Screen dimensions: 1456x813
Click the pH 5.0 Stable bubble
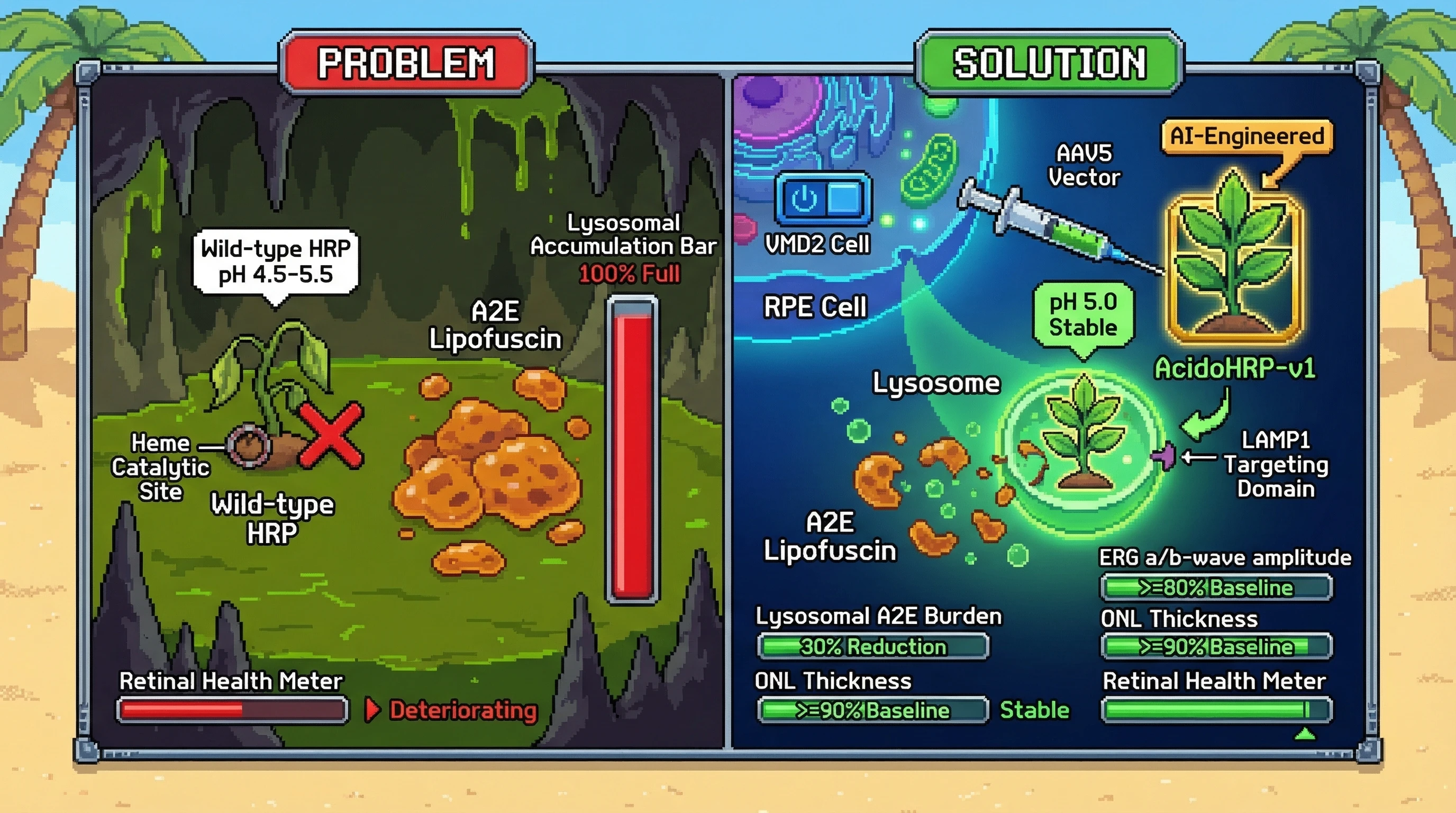(1083, 314)
